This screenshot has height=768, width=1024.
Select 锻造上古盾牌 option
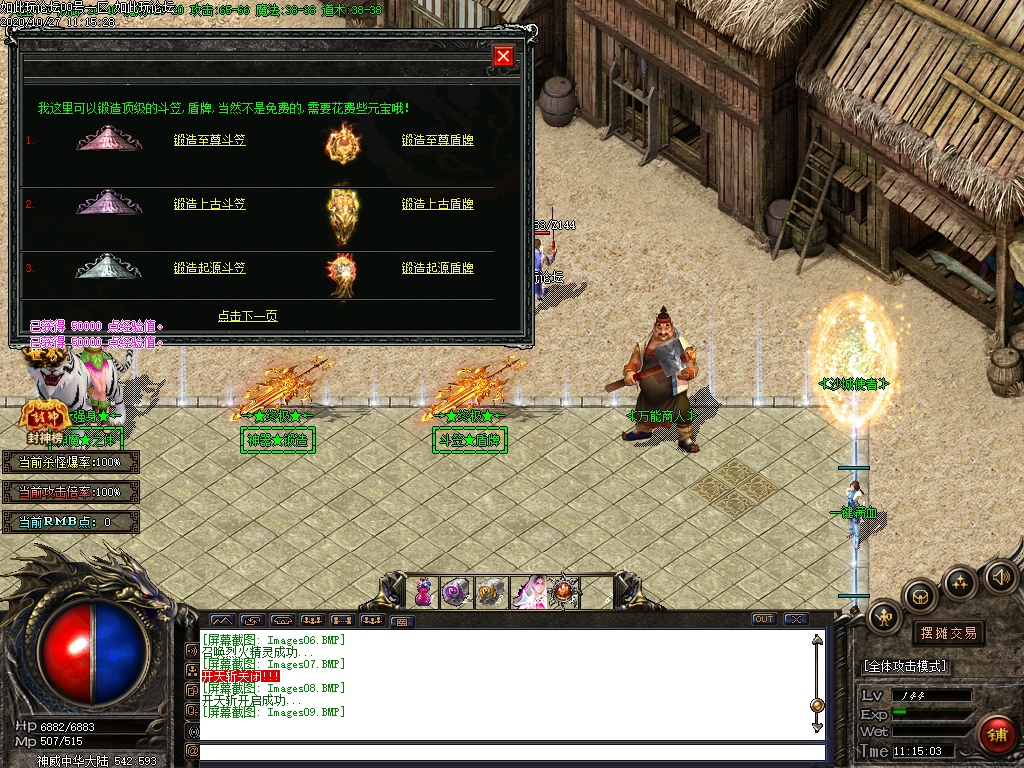[x=437, y=205]
